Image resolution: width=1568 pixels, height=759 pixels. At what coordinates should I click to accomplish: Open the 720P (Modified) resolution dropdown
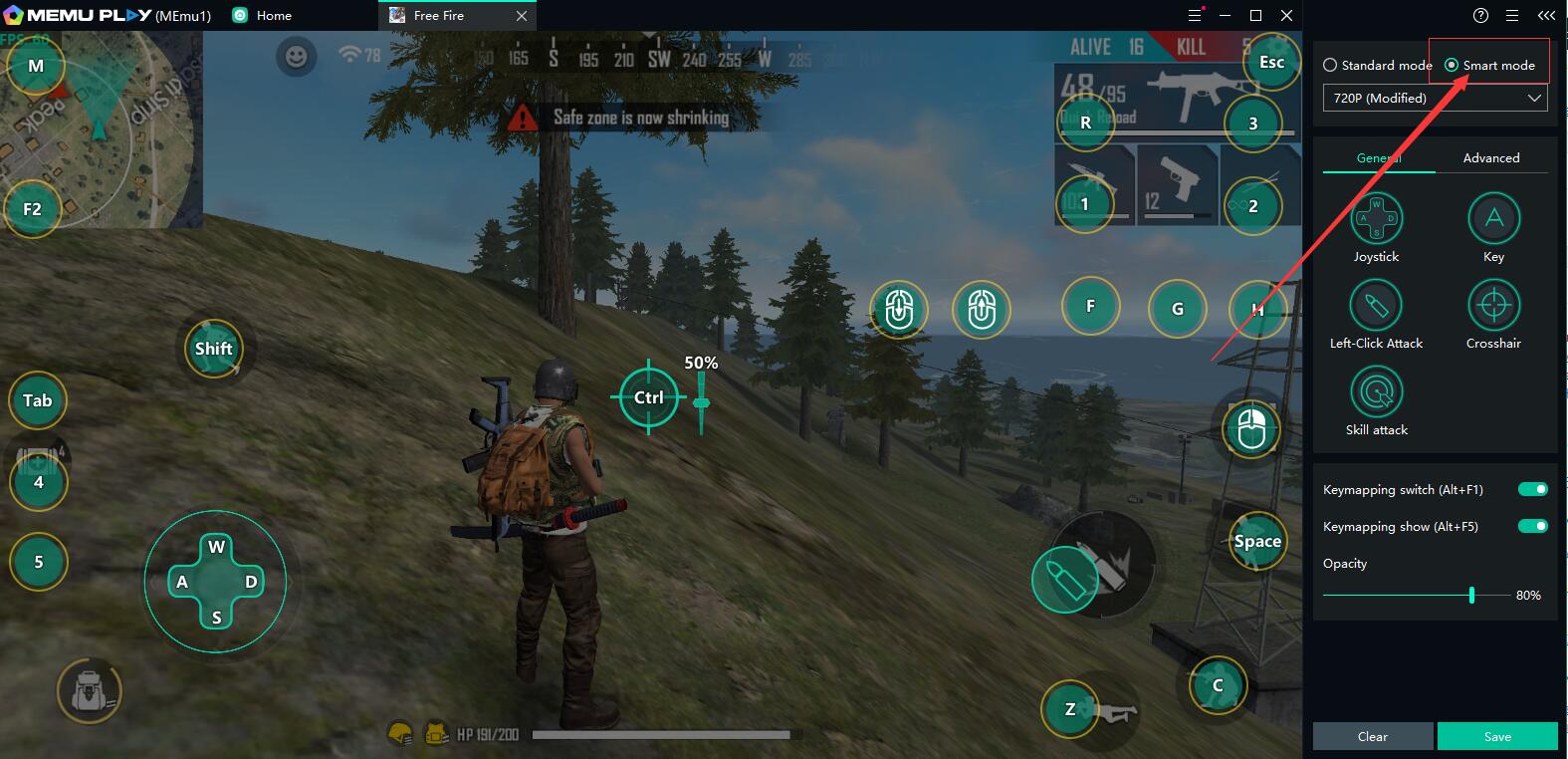coord(1435,98)
